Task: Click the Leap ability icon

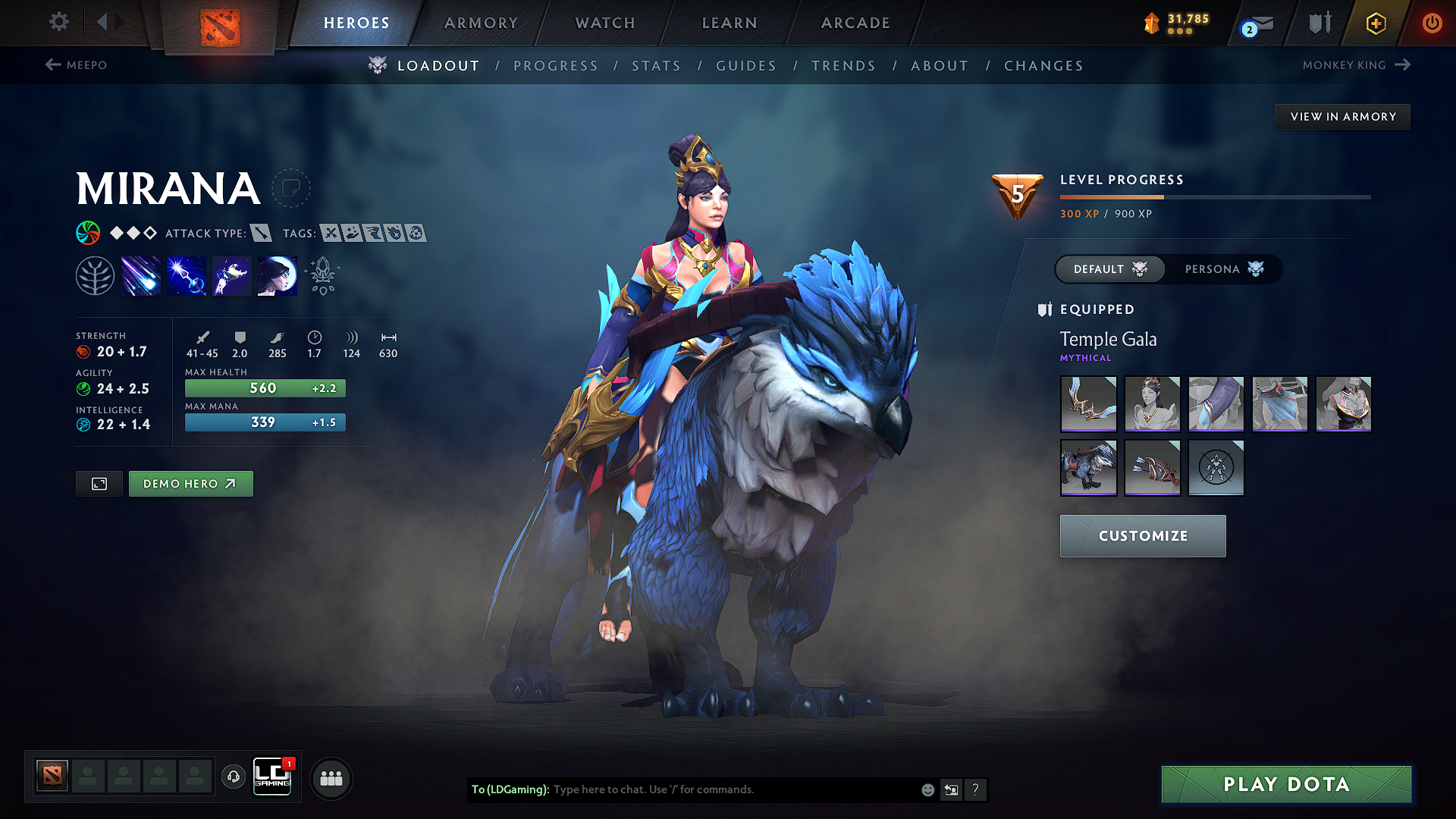Action: 231,275
